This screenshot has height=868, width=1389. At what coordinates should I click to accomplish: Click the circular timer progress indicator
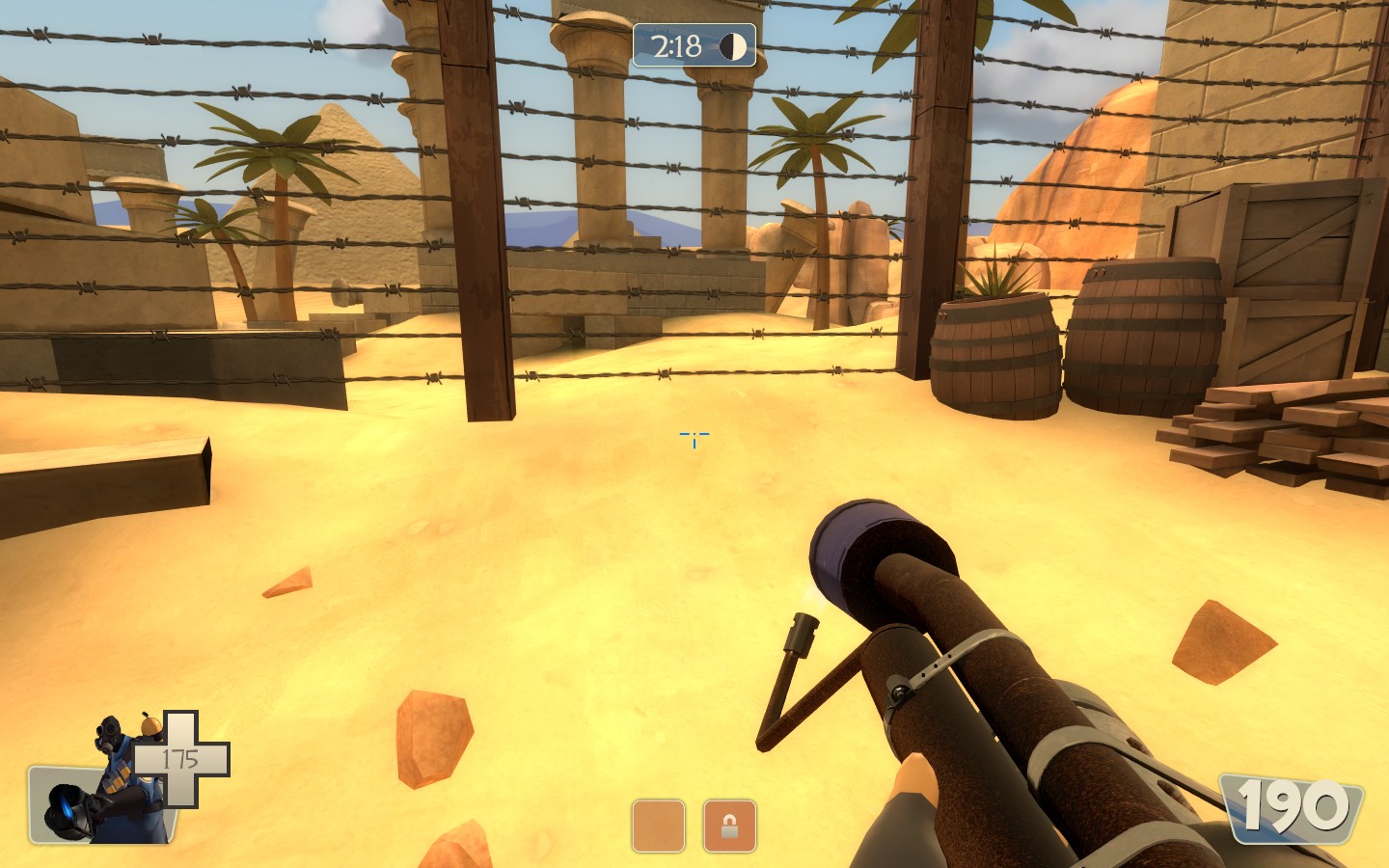click(733, 46)
